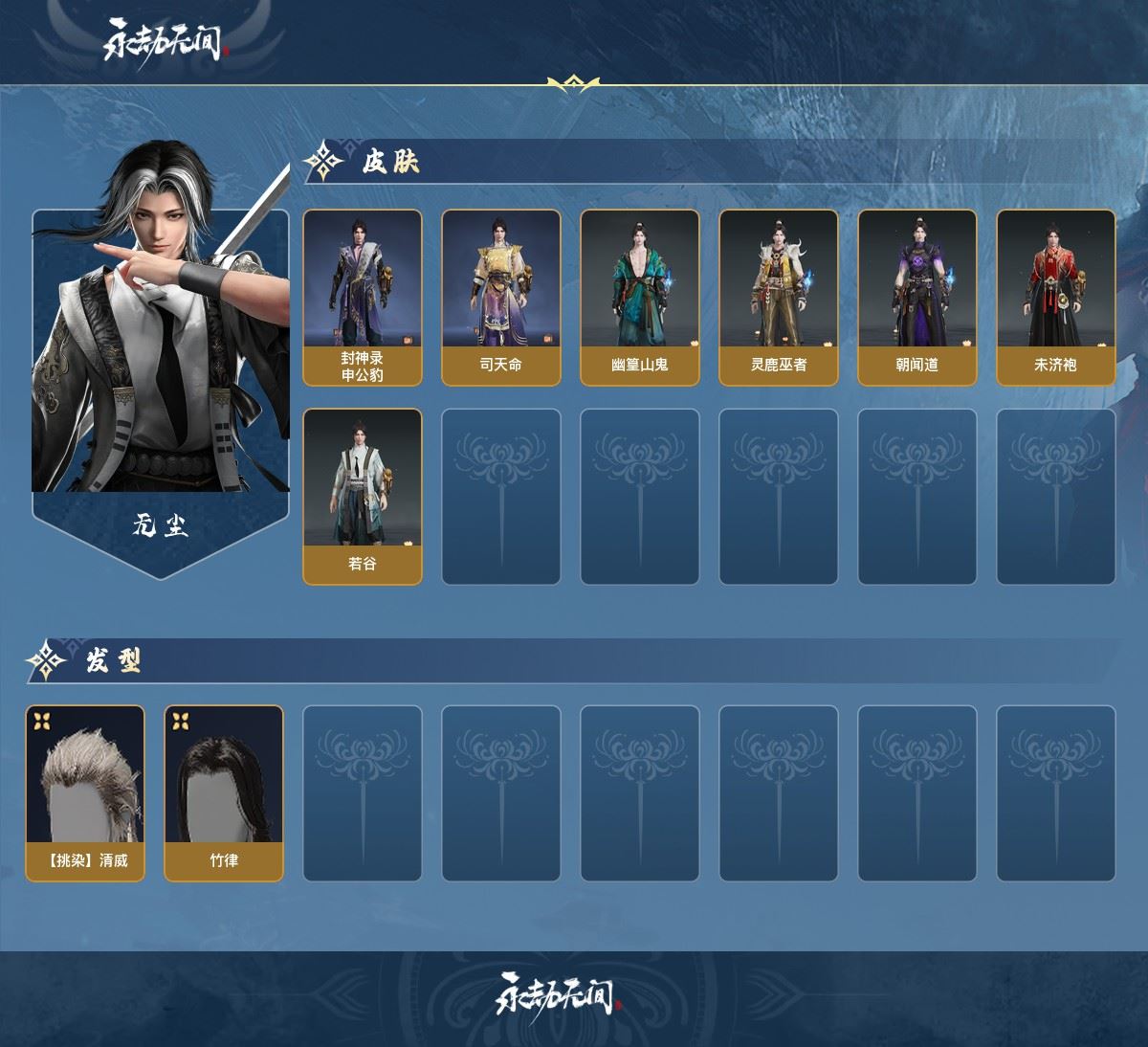Select the 灵鹿巫者 skin card
This screenshot has height=1047, width=1148.
[x=779, y=297]
